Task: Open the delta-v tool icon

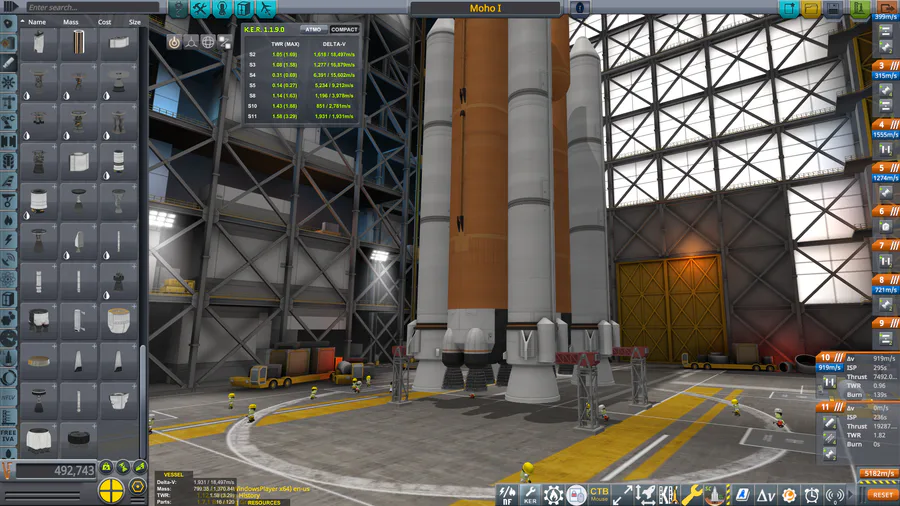Action: click(x=766, y=494)
